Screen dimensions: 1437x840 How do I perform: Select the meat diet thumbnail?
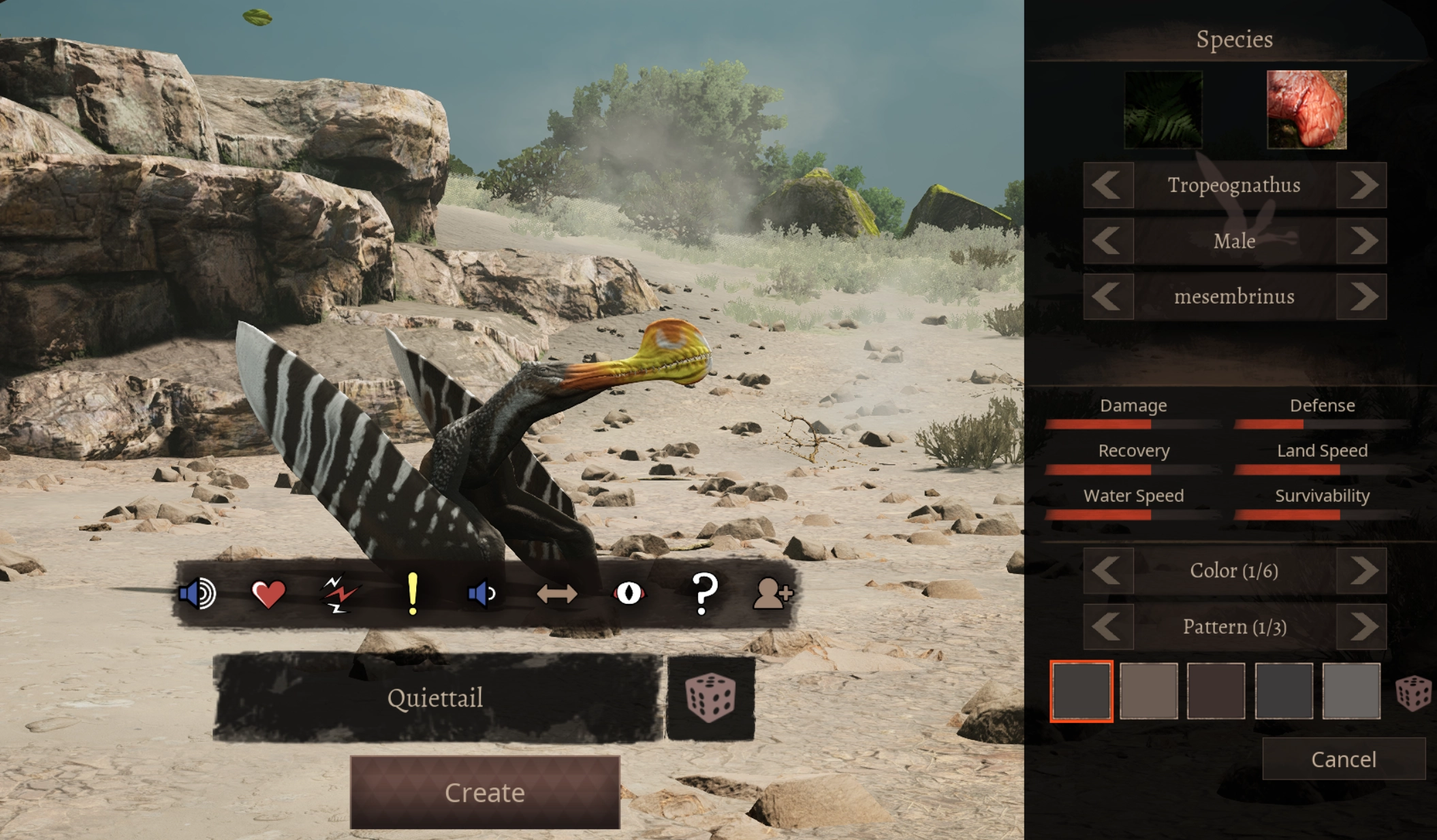click(x=1306, y=109)
